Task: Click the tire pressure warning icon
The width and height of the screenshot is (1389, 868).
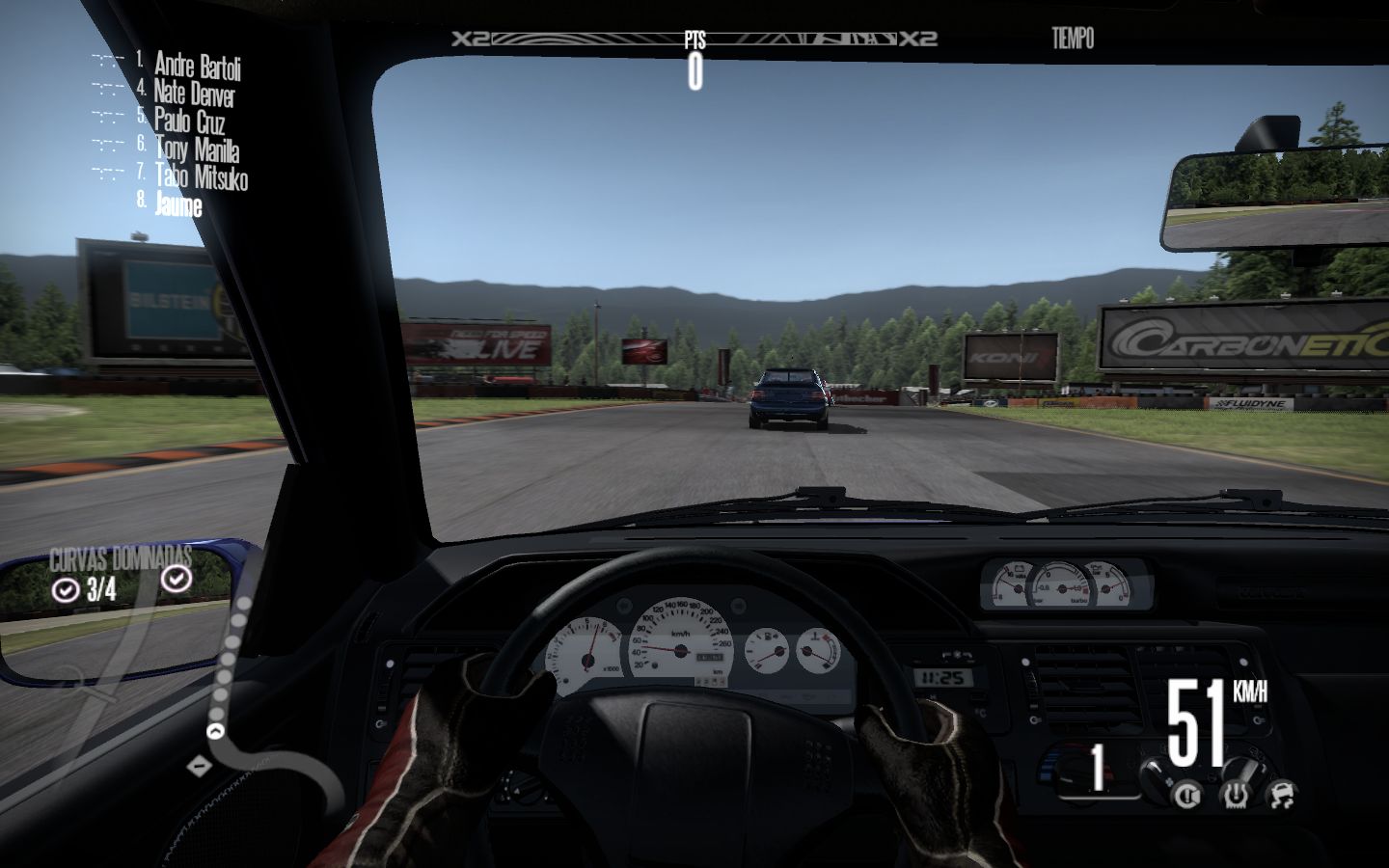Action: click(x=1234, y=795)
